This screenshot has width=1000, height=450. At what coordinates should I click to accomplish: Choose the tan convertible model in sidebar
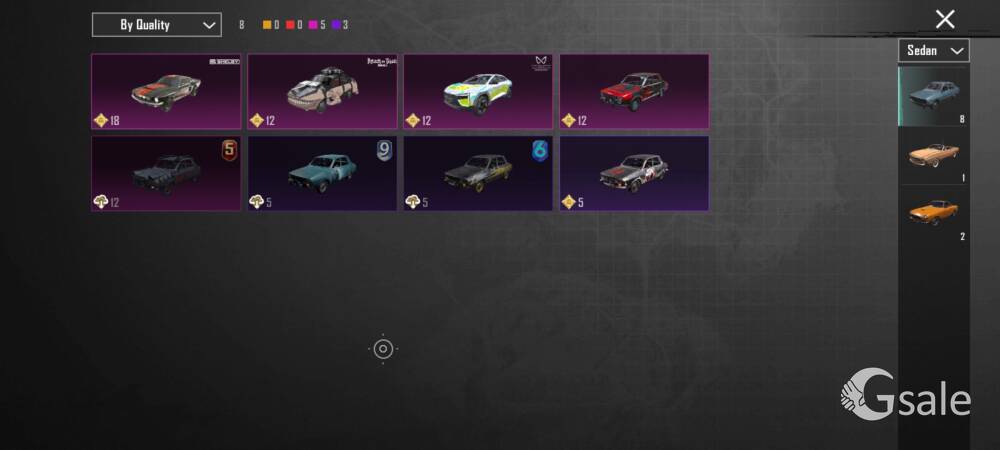(x=933, y=156)
